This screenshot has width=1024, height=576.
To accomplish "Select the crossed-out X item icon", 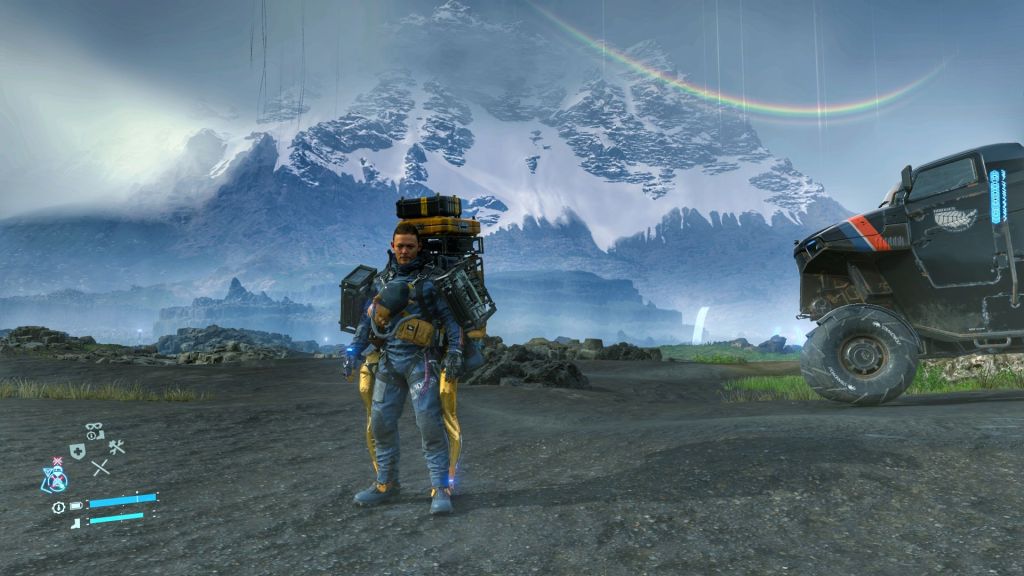I will pyautogui.click(x=100, y=467).
